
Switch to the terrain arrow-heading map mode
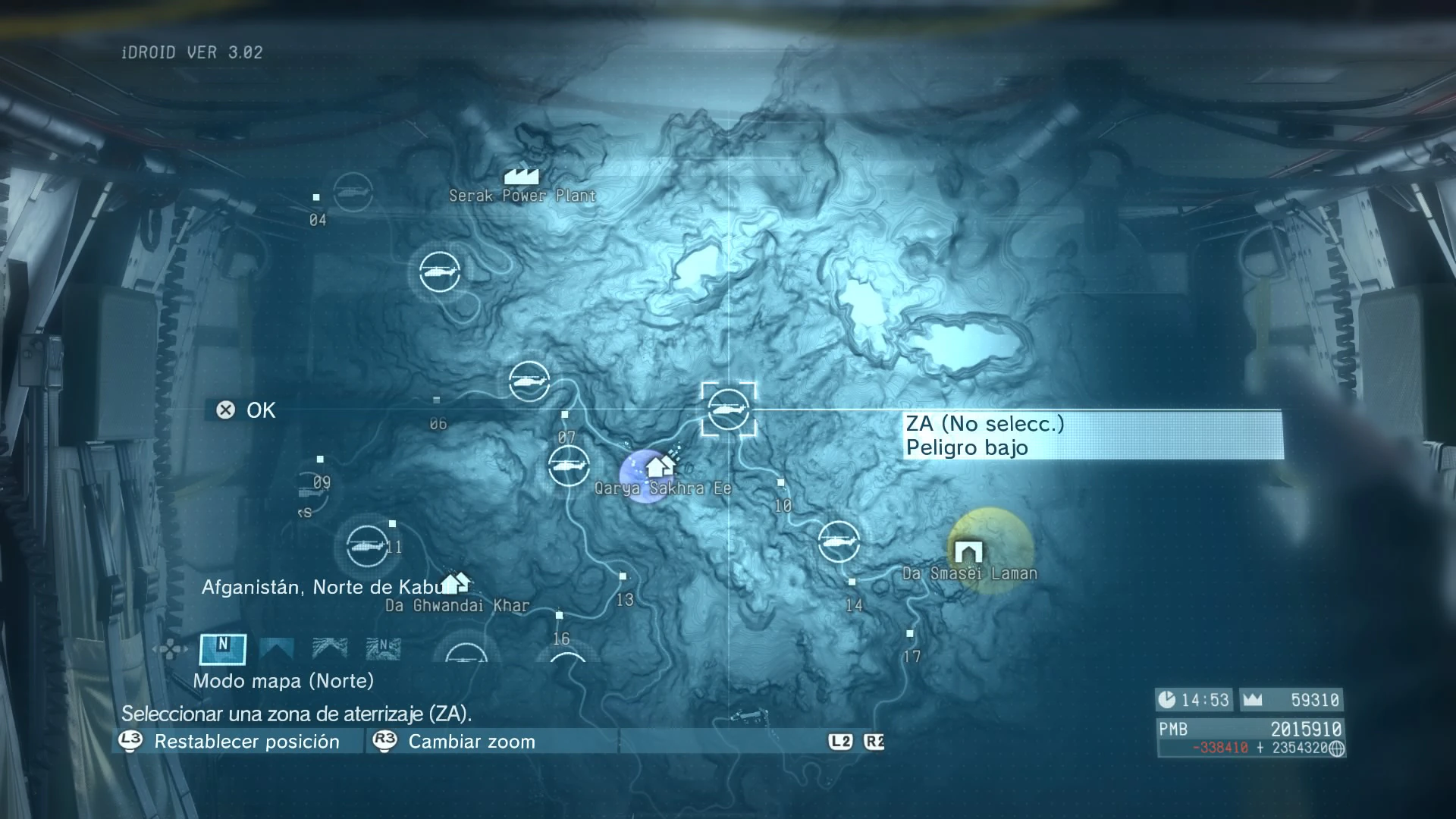(330, 648)
